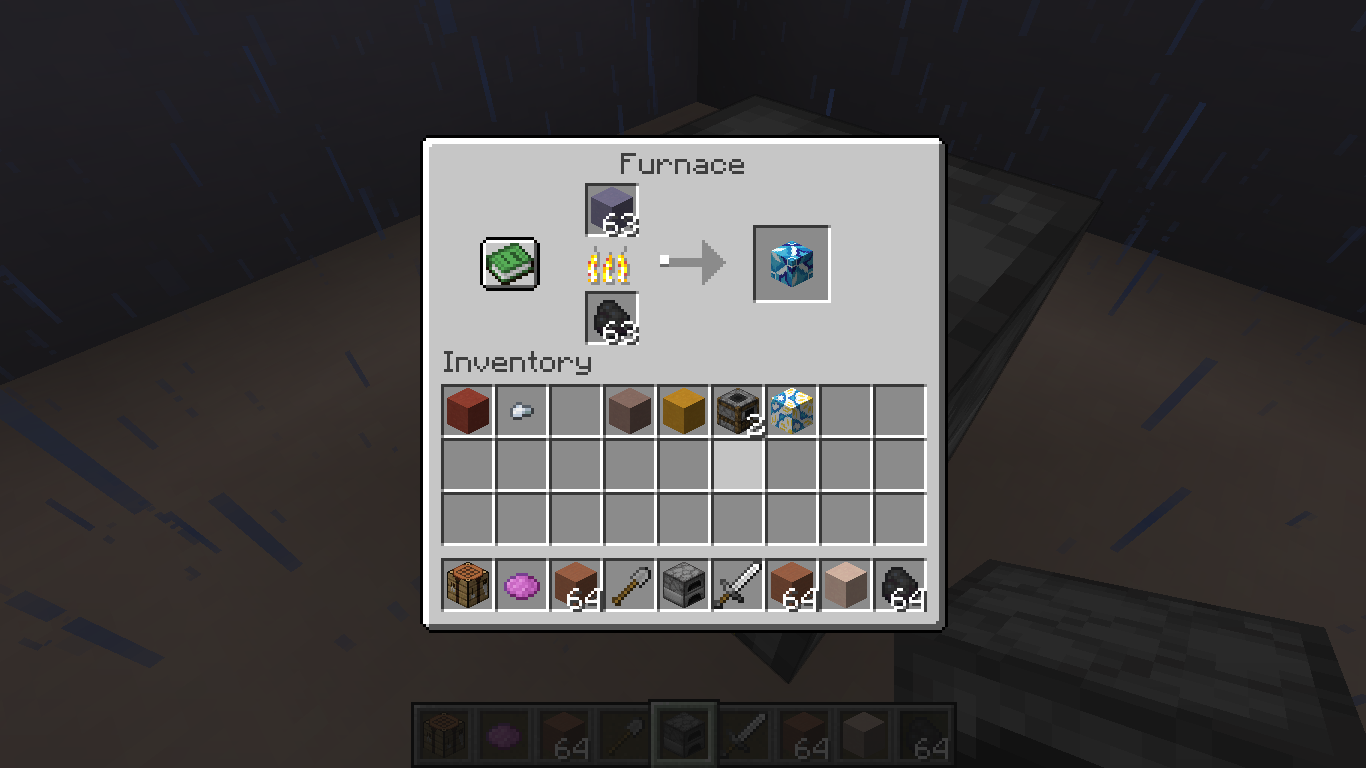Select the white terracotta block in the hotbar
This screenshot has height=768, width=1366.
[x=846, y=585]
